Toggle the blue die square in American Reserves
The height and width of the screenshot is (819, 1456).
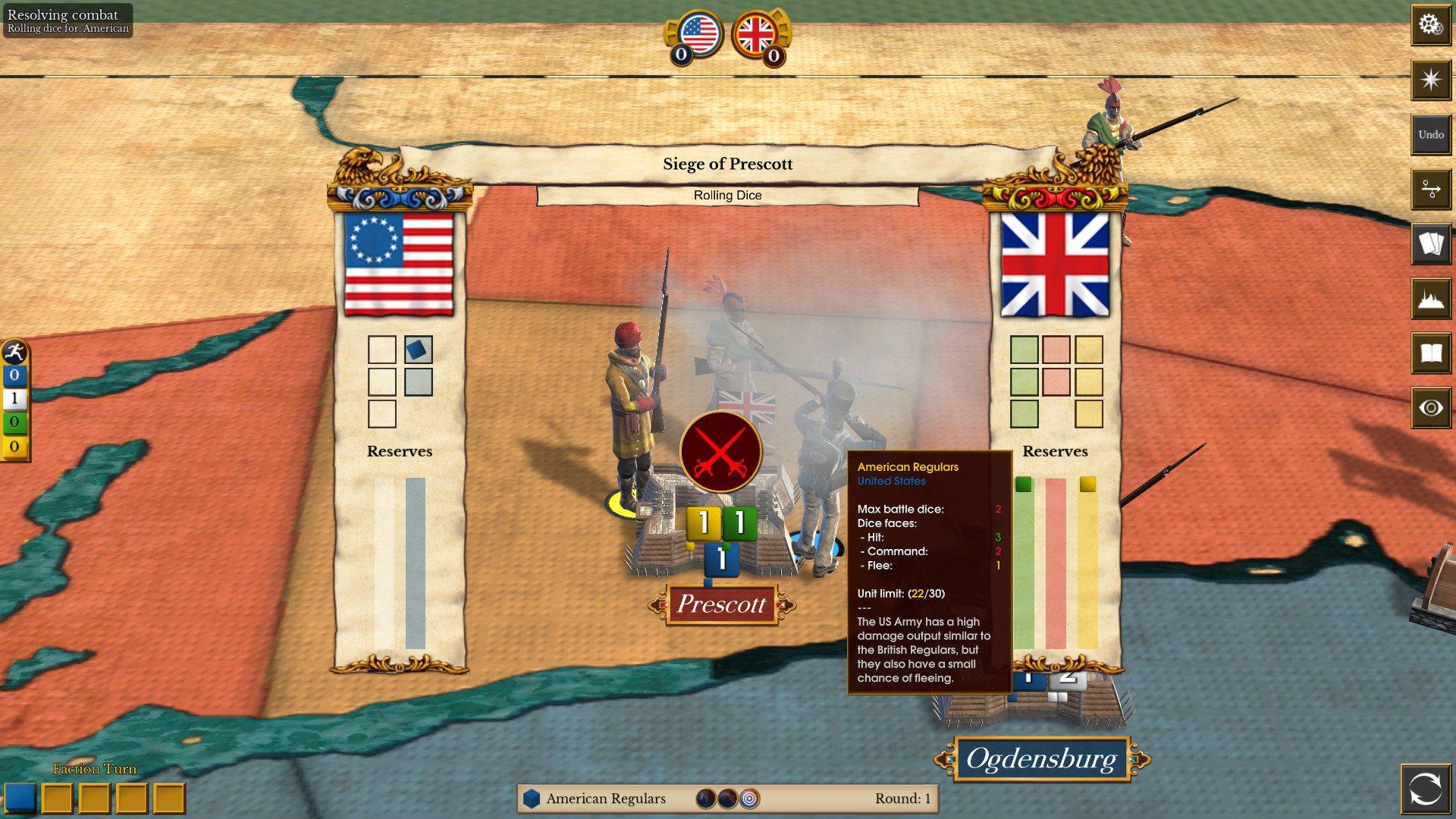coord(417,350)
